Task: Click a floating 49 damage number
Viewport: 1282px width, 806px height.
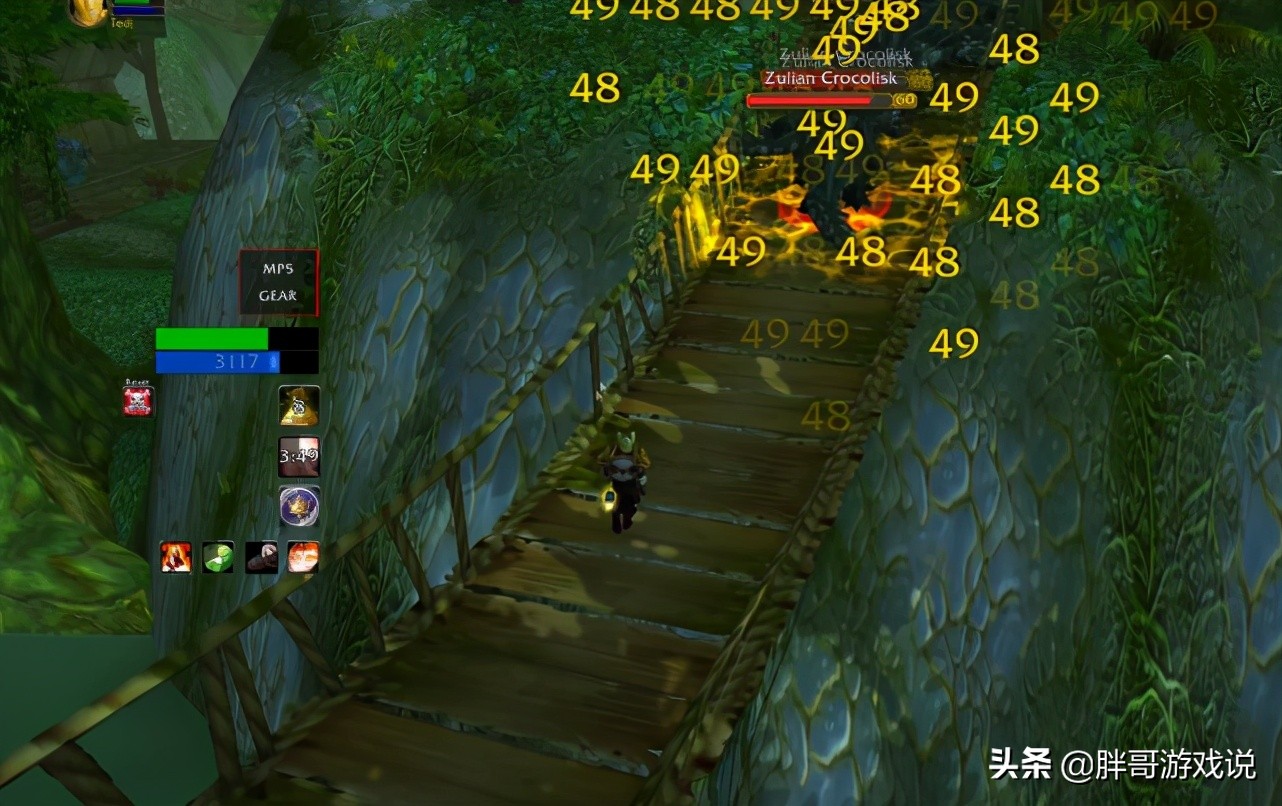Action: tap(953, 344)
